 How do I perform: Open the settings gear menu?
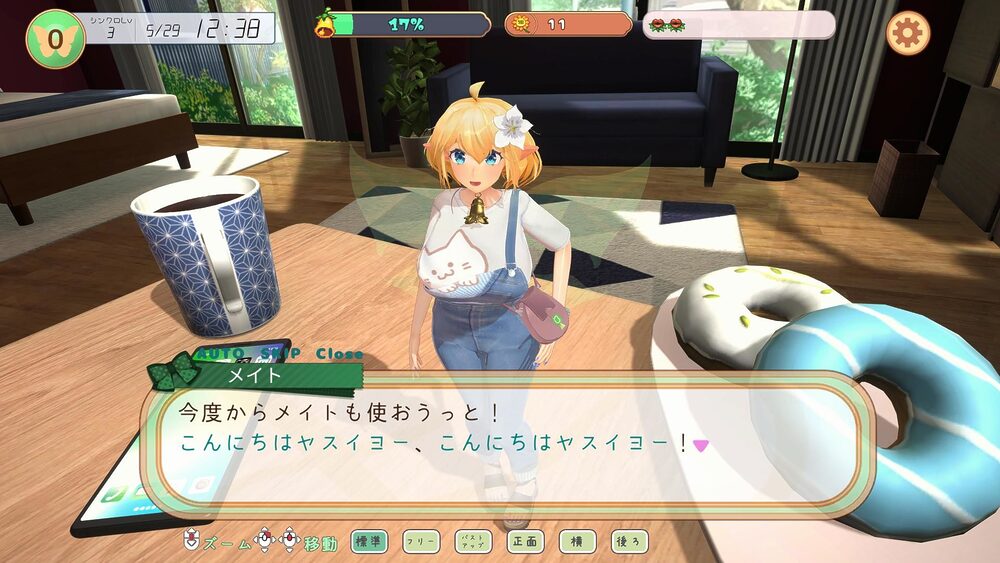coord(907,34)
